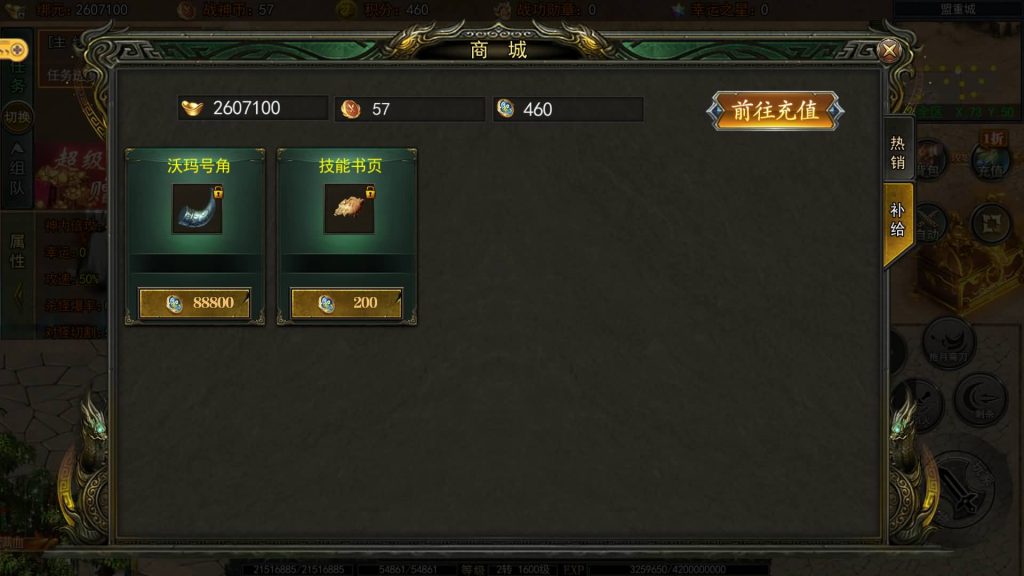Image resolution: width=1024 pixels, height=576 pixels.
Task: Switch to the 热销 tab
Action: pos(897,150)
